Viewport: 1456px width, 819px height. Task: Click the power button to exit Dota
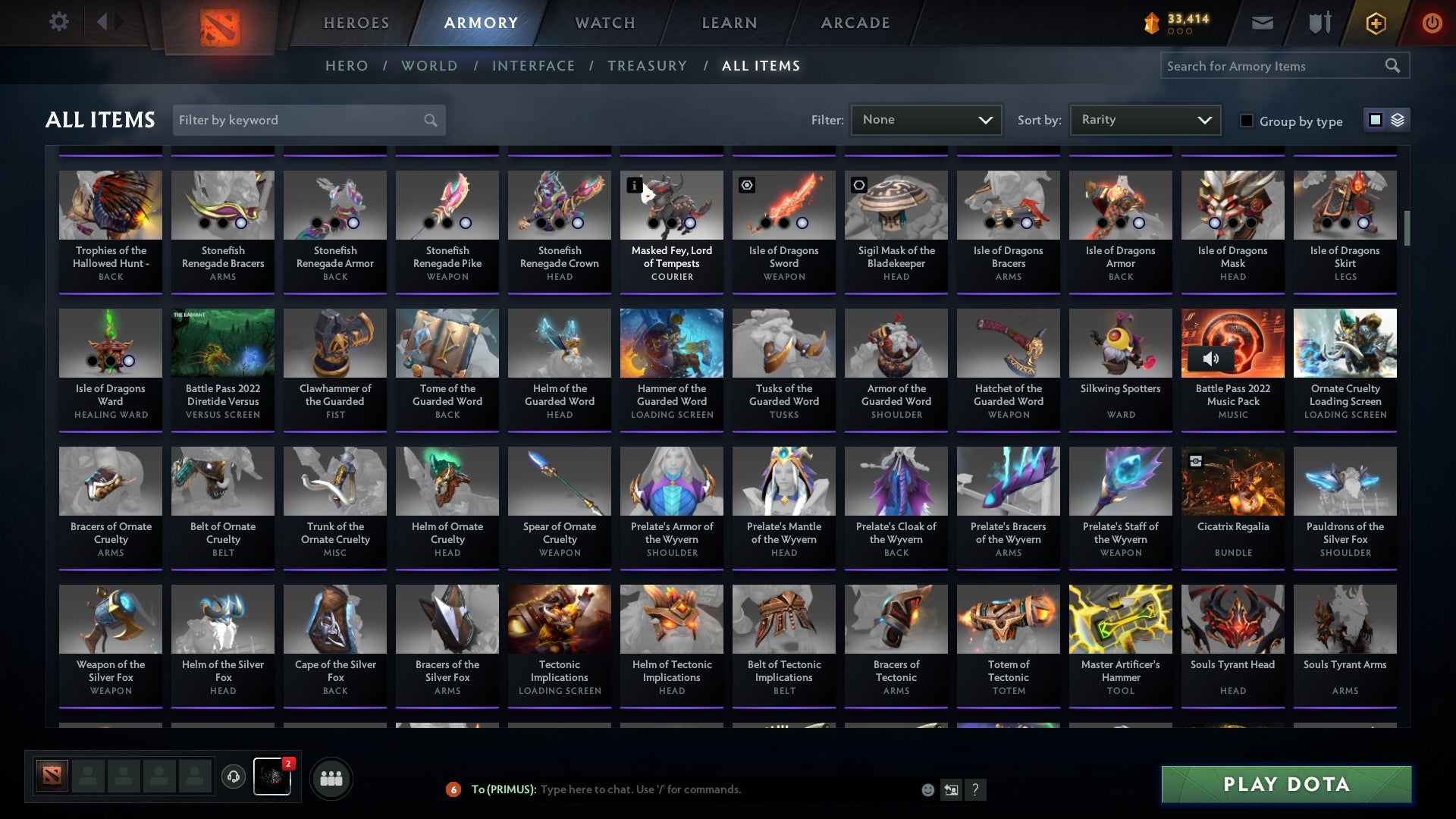click(1432, 22)
